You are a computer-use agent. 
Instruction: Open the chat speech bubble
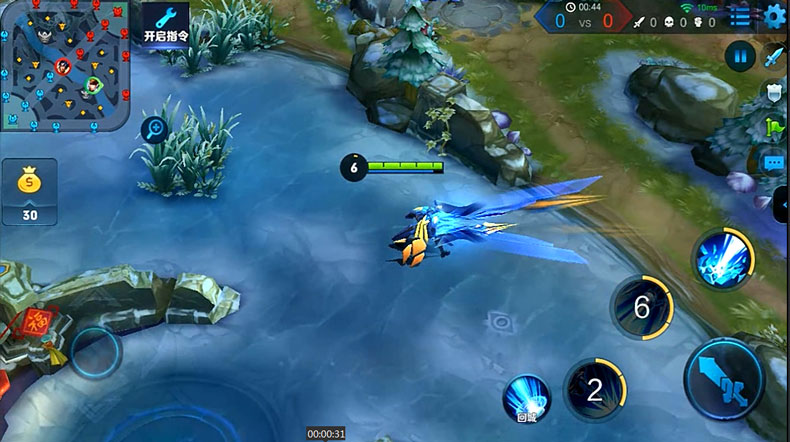tap(774, 162)
